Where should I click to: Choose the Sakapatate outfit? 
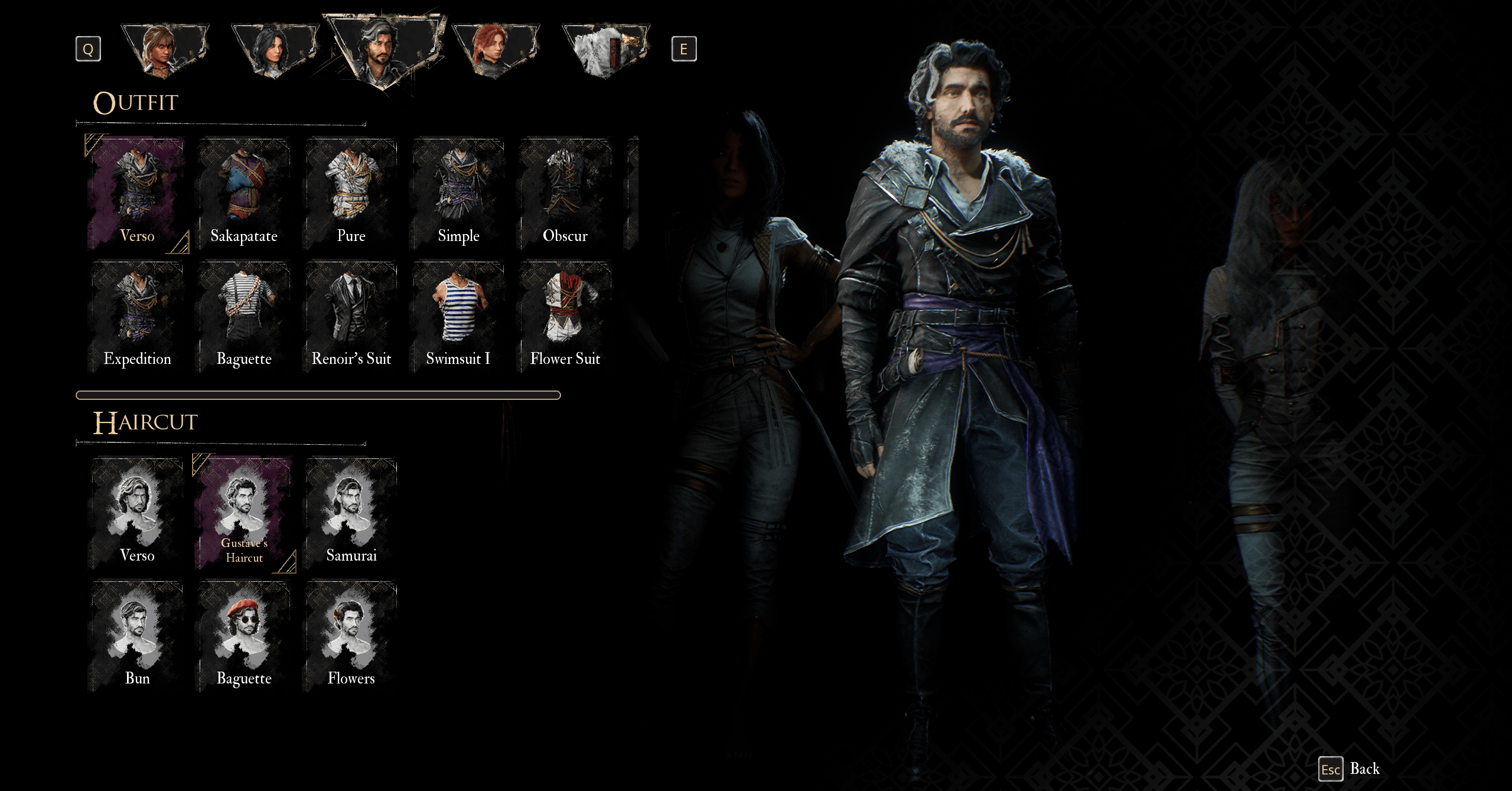pos(244,194)
